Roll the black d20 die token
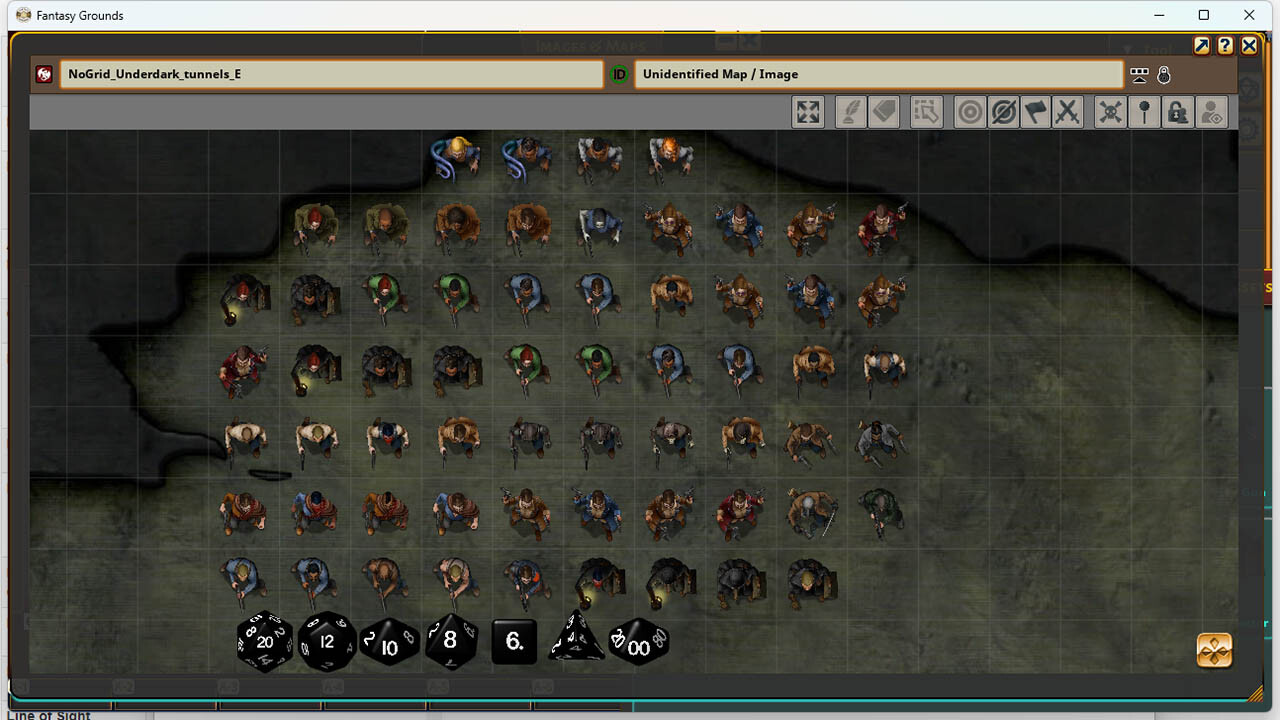This screenshot has height=720, width=1280. [264, 641]
